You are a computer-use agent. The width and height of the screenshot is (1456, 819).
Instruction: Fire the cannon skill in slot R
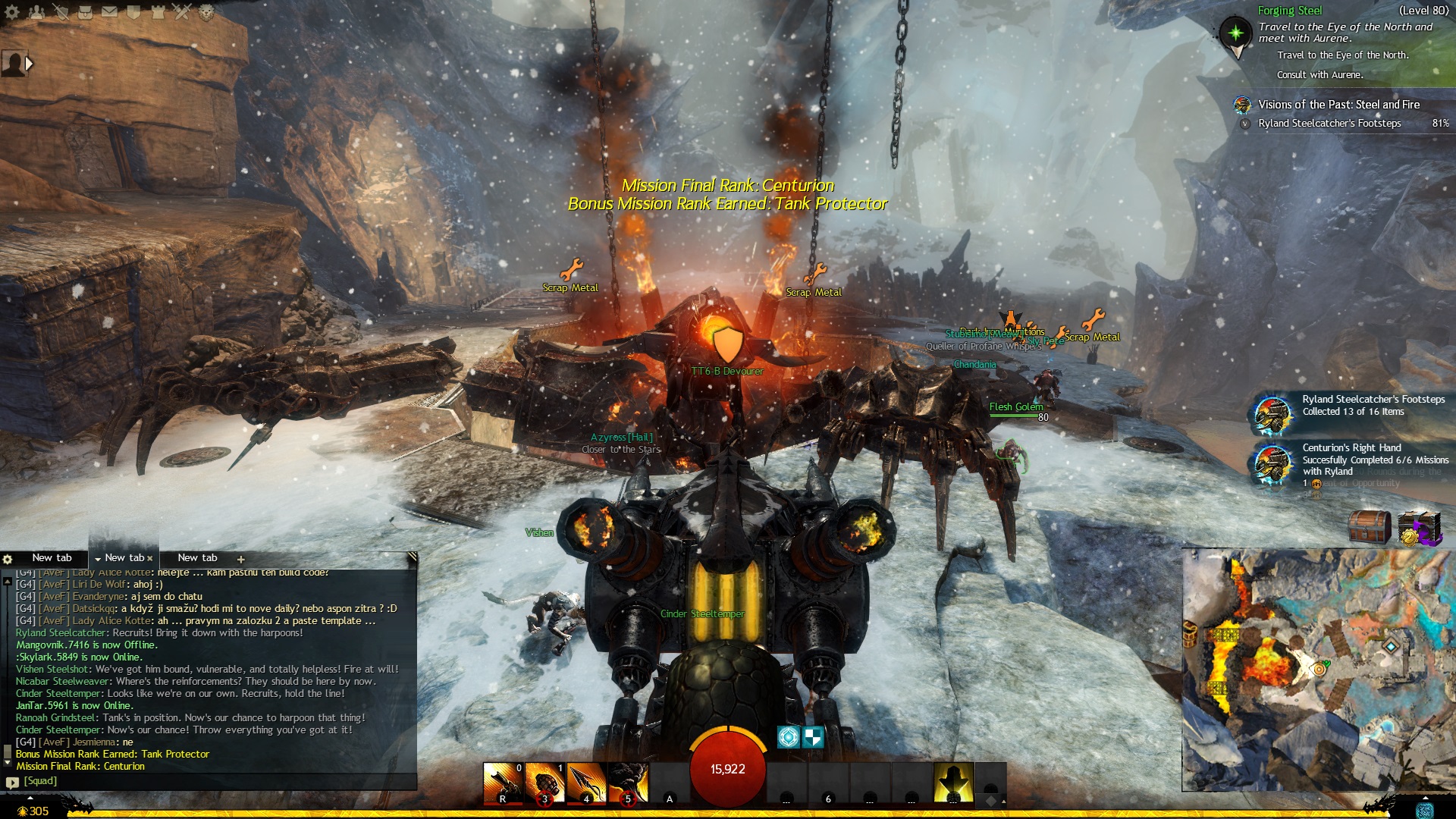coord(503,783)
